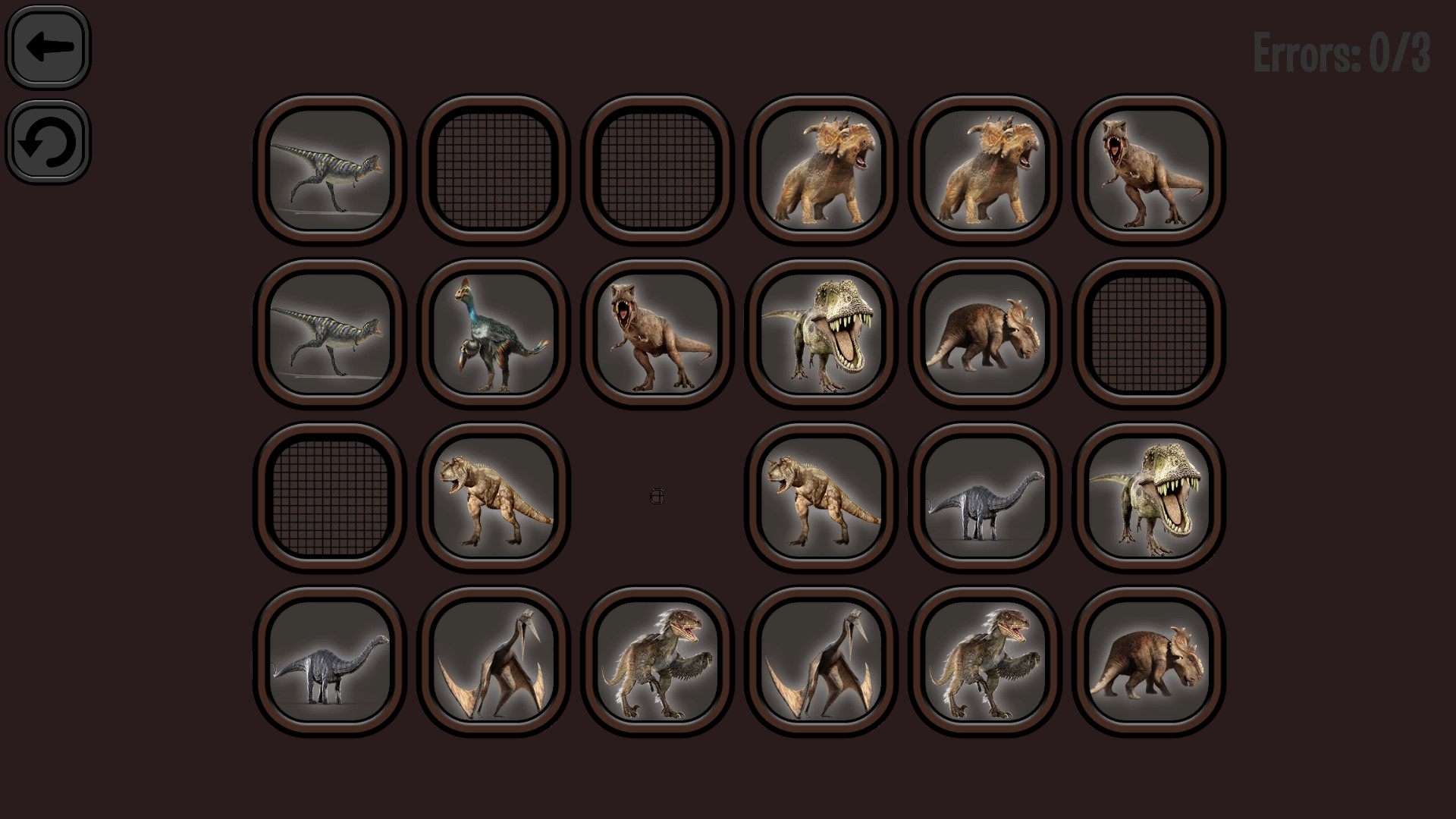Image resolution: width=1456 pixels, height=819 pixels.
Task: Select the feathered raptor card in the bottom row
Action: pos(657,660)
